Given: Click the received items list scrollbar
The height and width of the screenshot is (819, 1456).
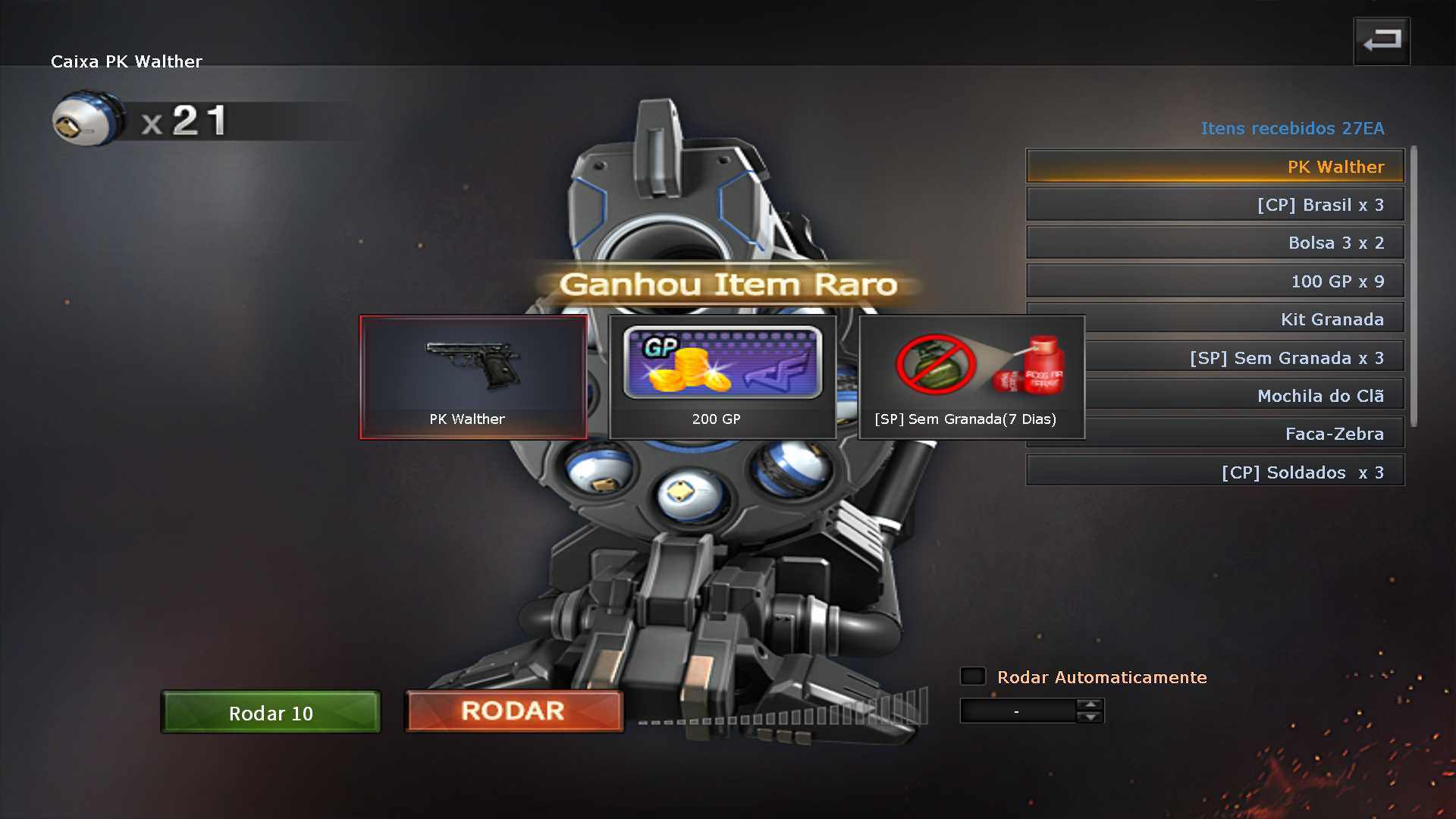Looking at the screenshot, I should pyautogui.click(x=1414, y=287).
